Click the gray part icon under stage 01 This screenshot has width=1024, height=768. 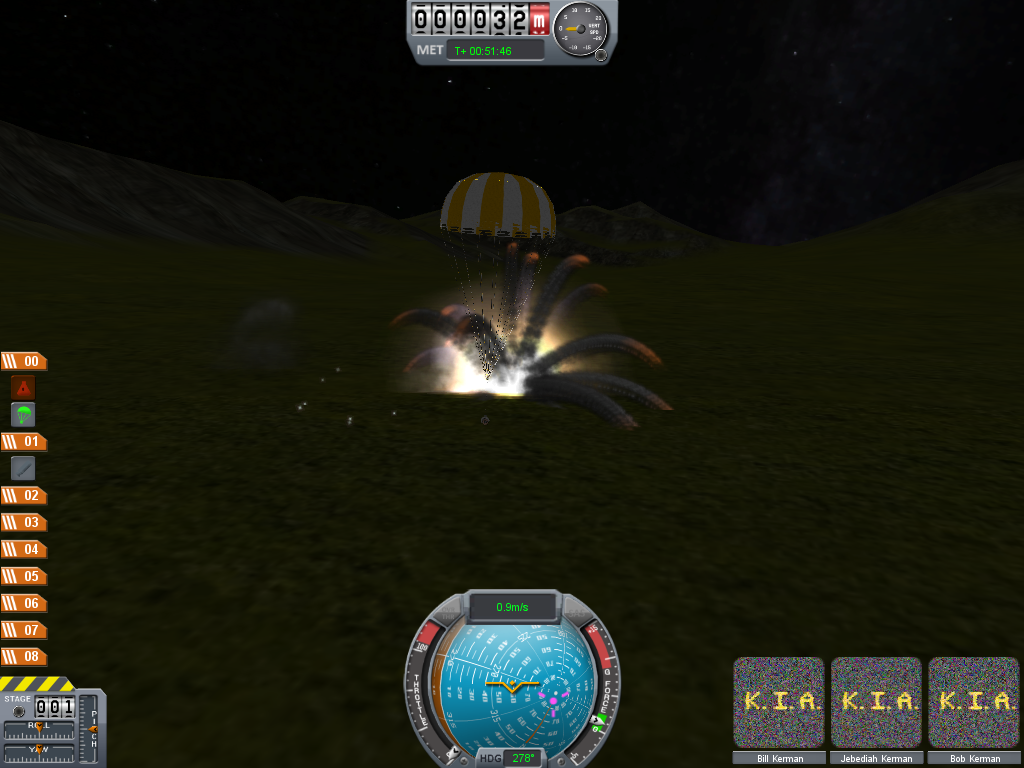pyautogui.click(x=23, y=467)
